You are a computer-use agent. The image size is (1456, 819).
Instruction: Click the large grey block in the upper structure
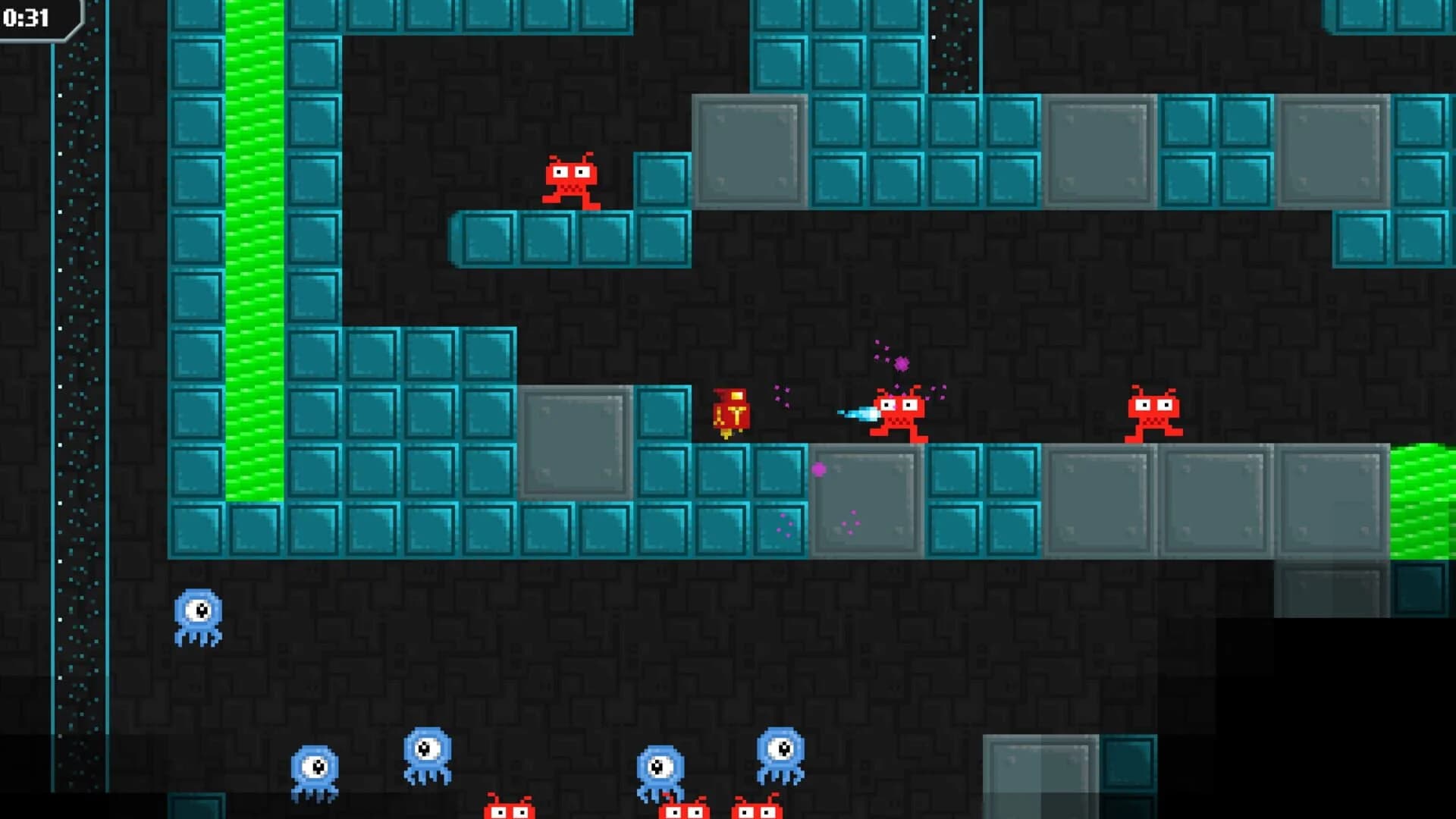pyautogui.click(x=751, y=152)
